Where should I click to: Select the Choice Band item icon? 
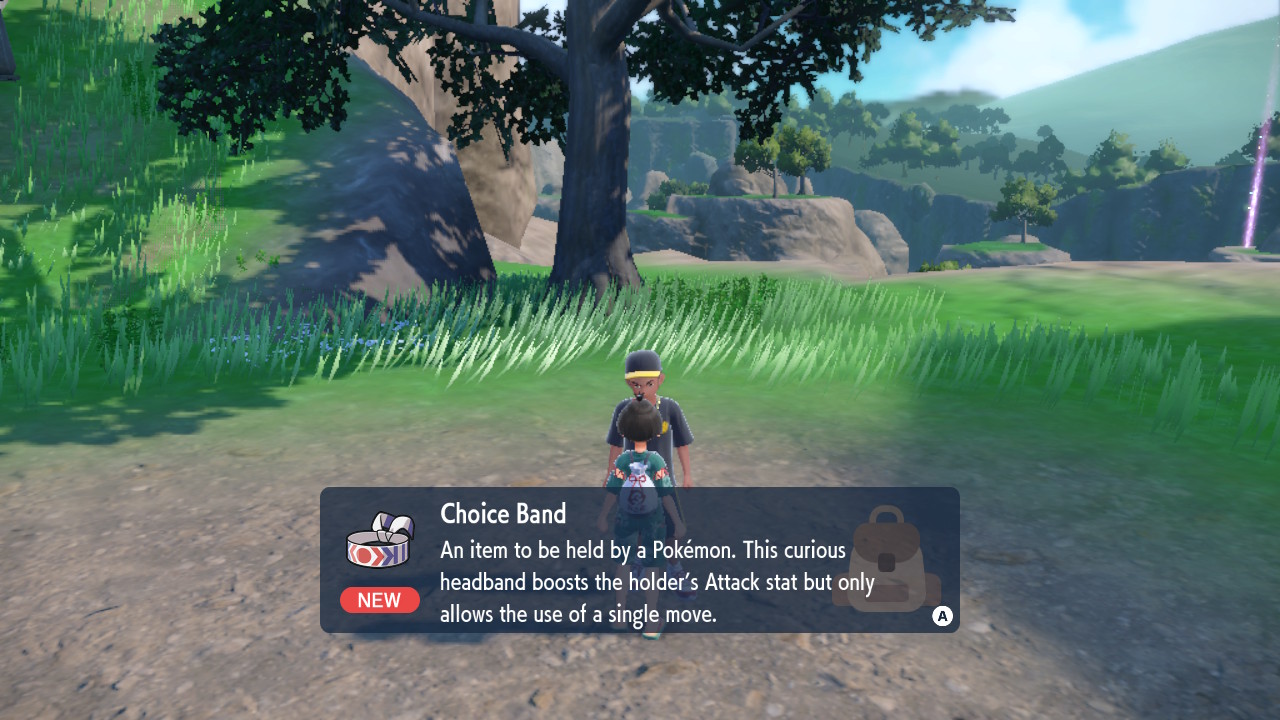380,542
